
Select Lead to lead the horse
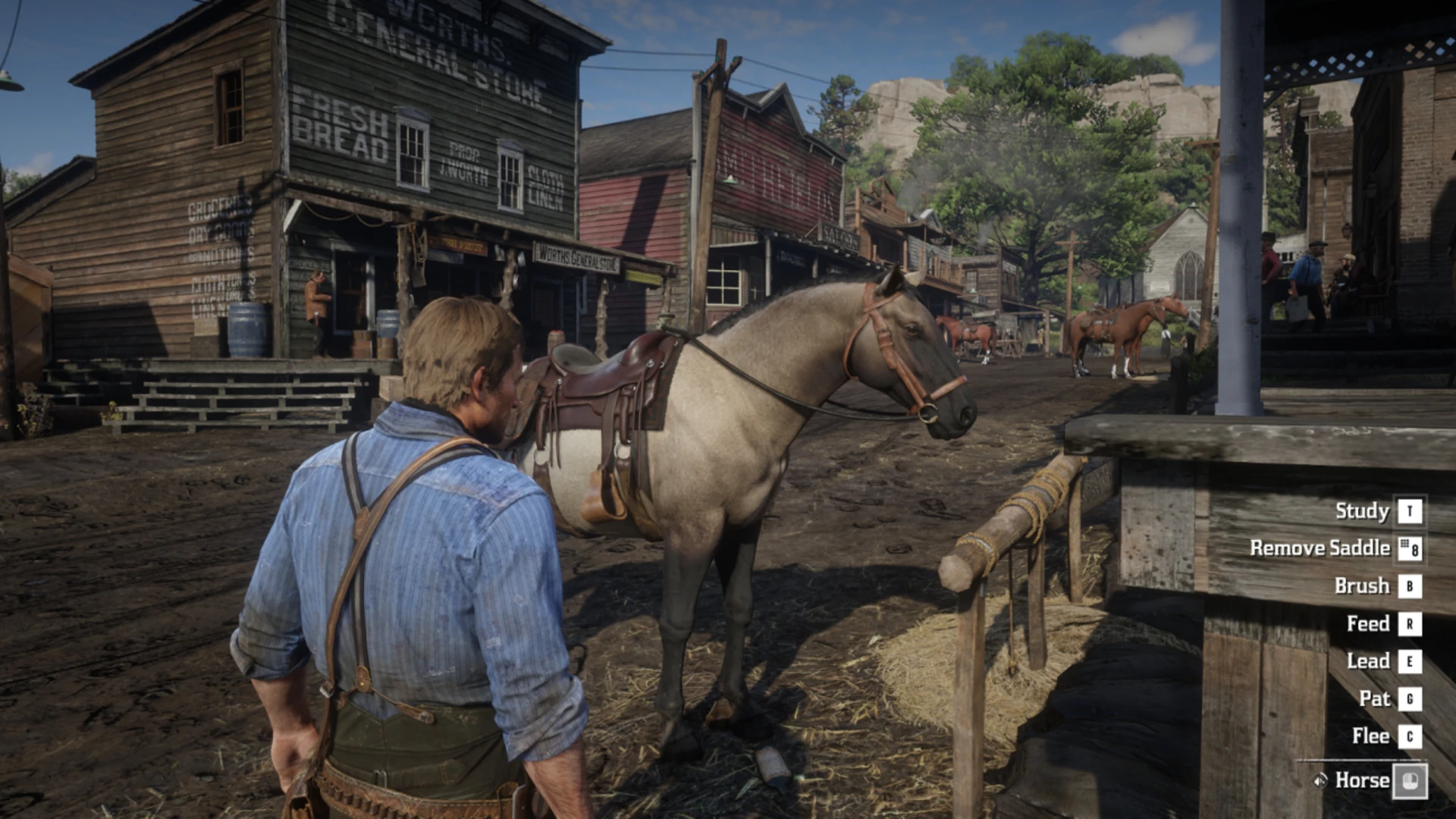[x=1368, y=661]
